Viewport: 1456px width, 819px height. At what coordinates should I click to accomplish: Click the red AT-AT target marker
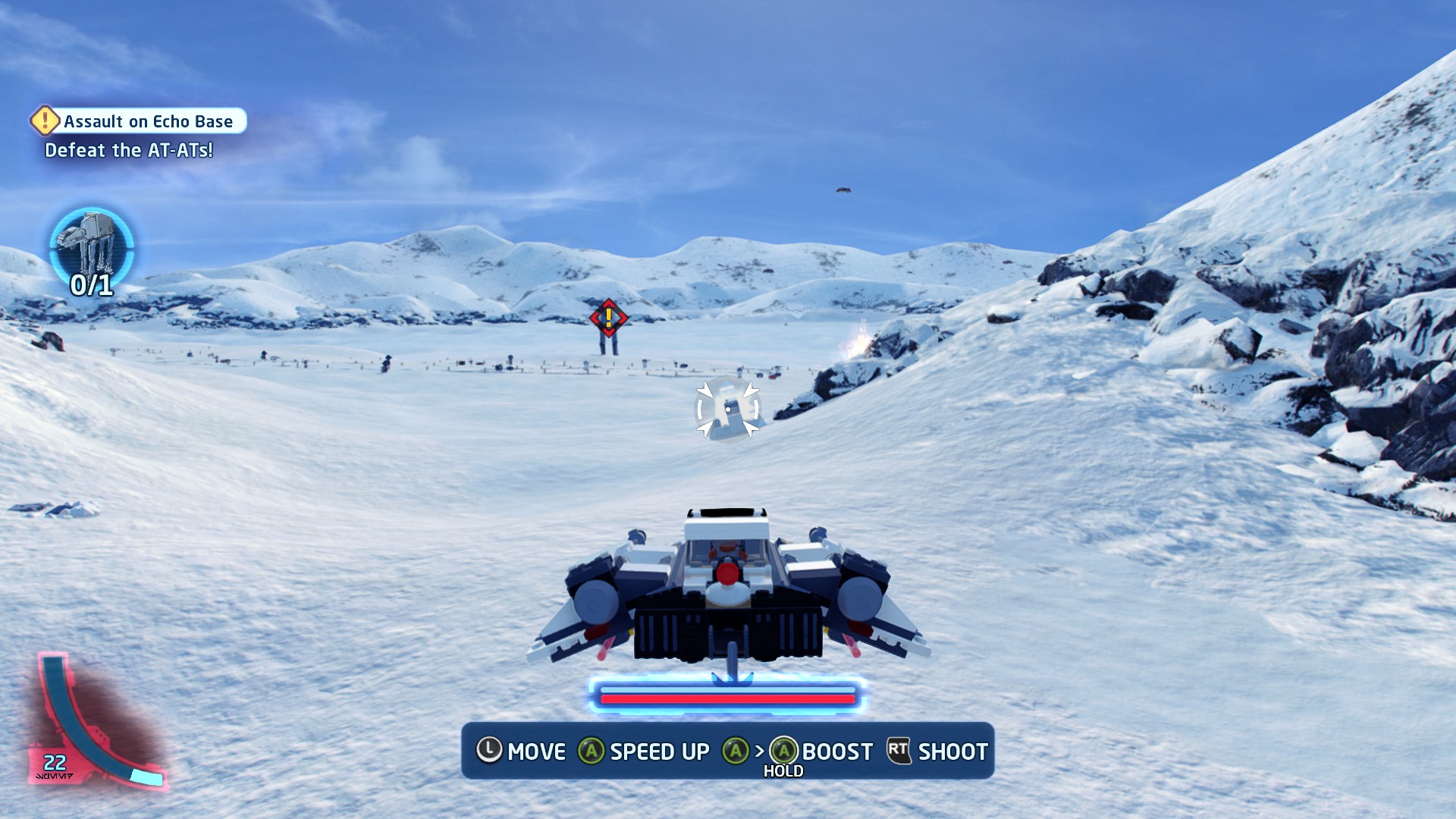click(608, 318)
